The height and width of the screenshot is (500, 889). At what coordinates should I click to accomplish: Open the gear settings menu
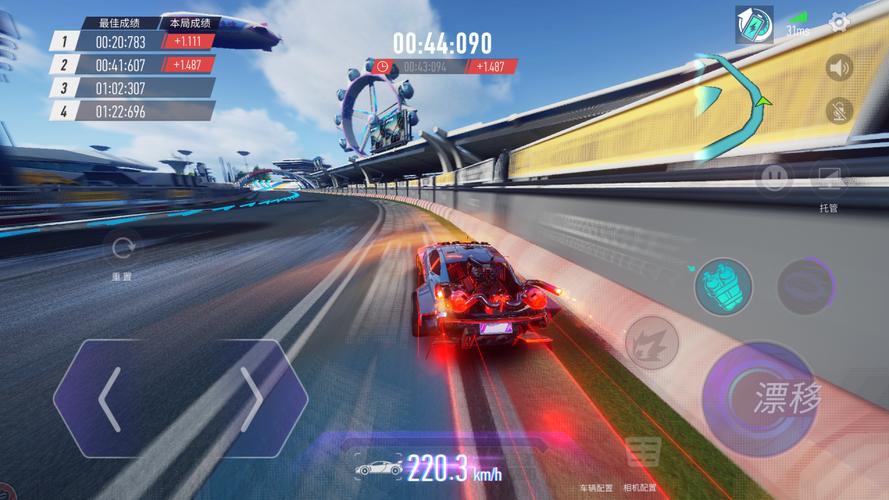tap(840, 22)
